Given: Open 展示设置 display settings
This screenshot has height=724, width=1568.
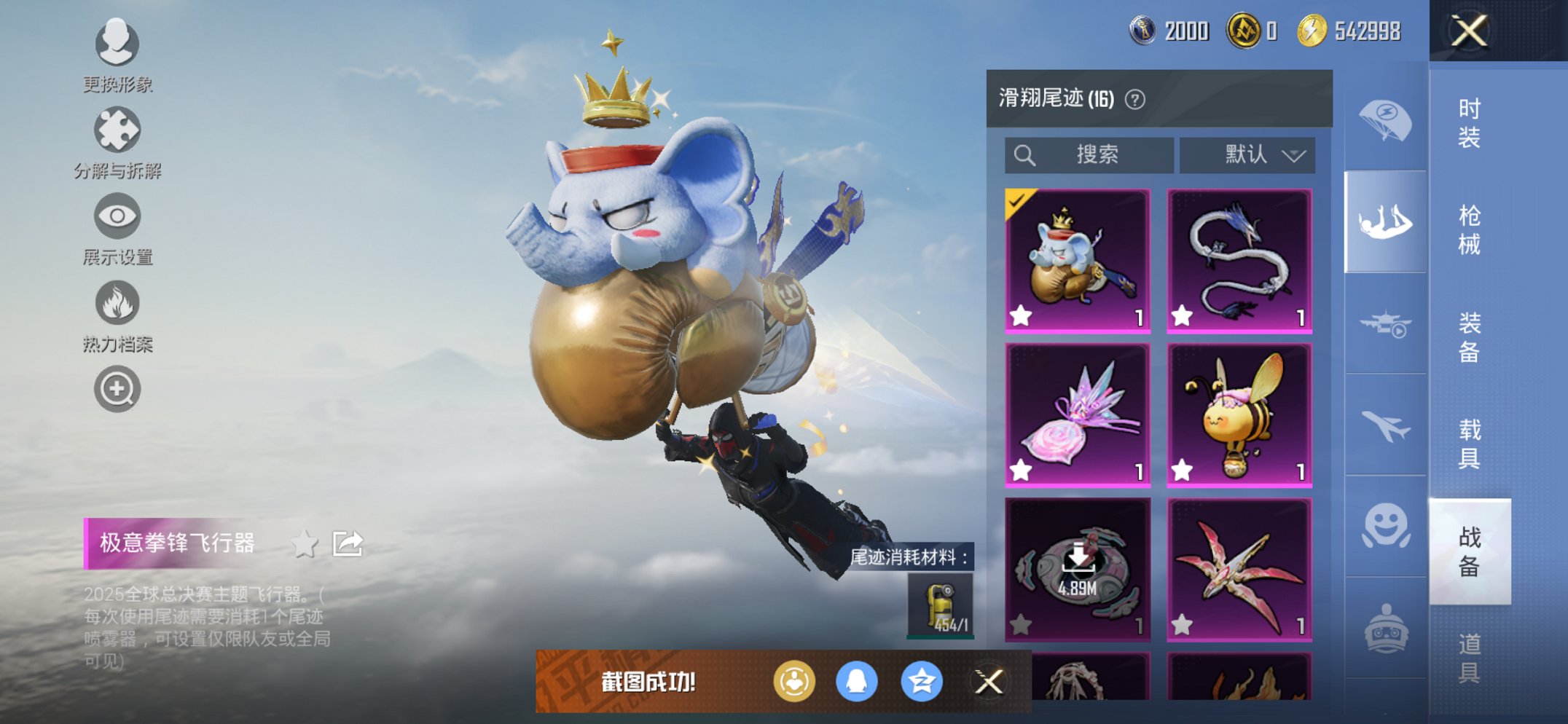Looking at the screenshot, I should [x=117, y=215].
